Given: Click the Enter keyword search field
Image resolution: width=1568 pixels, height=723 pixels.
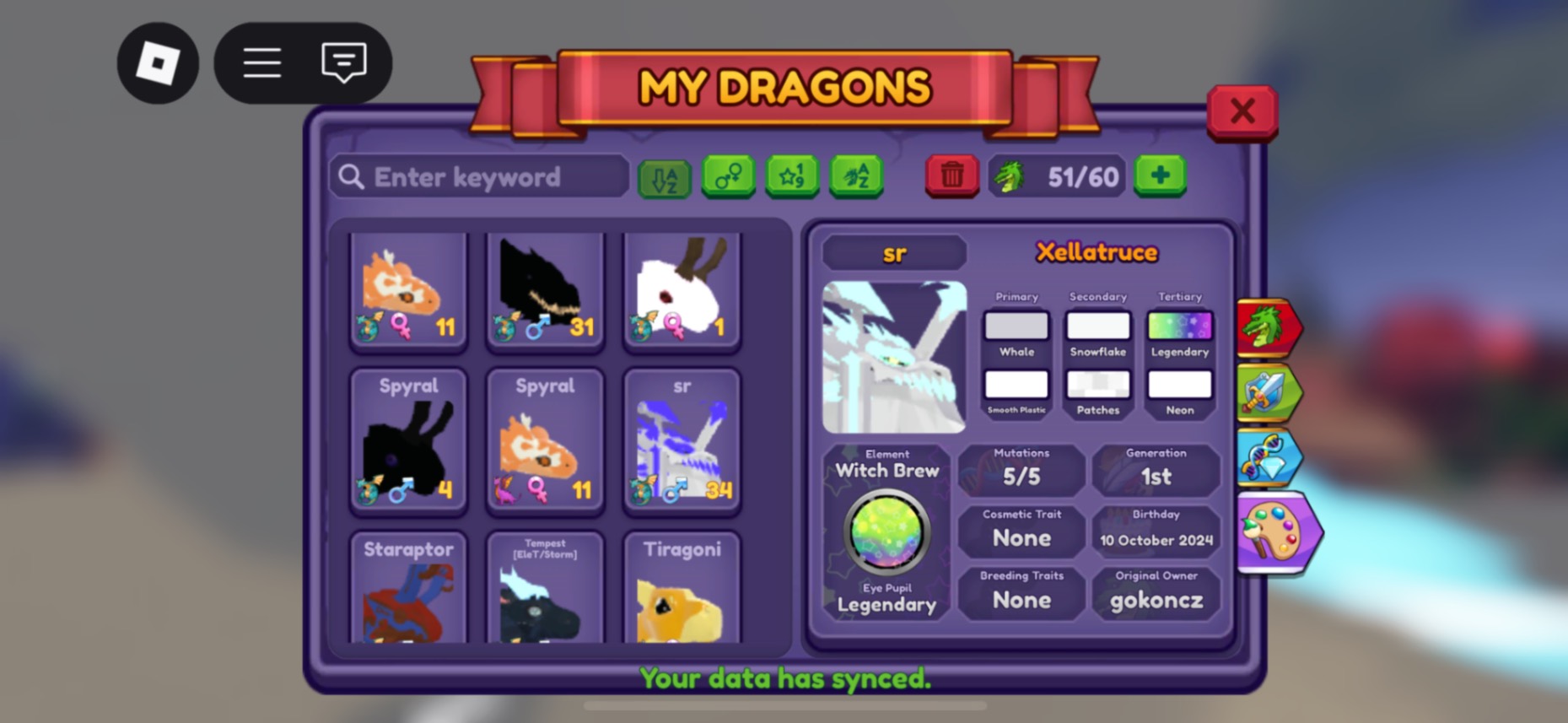Looking at the screenshot, I should [478, 176].
